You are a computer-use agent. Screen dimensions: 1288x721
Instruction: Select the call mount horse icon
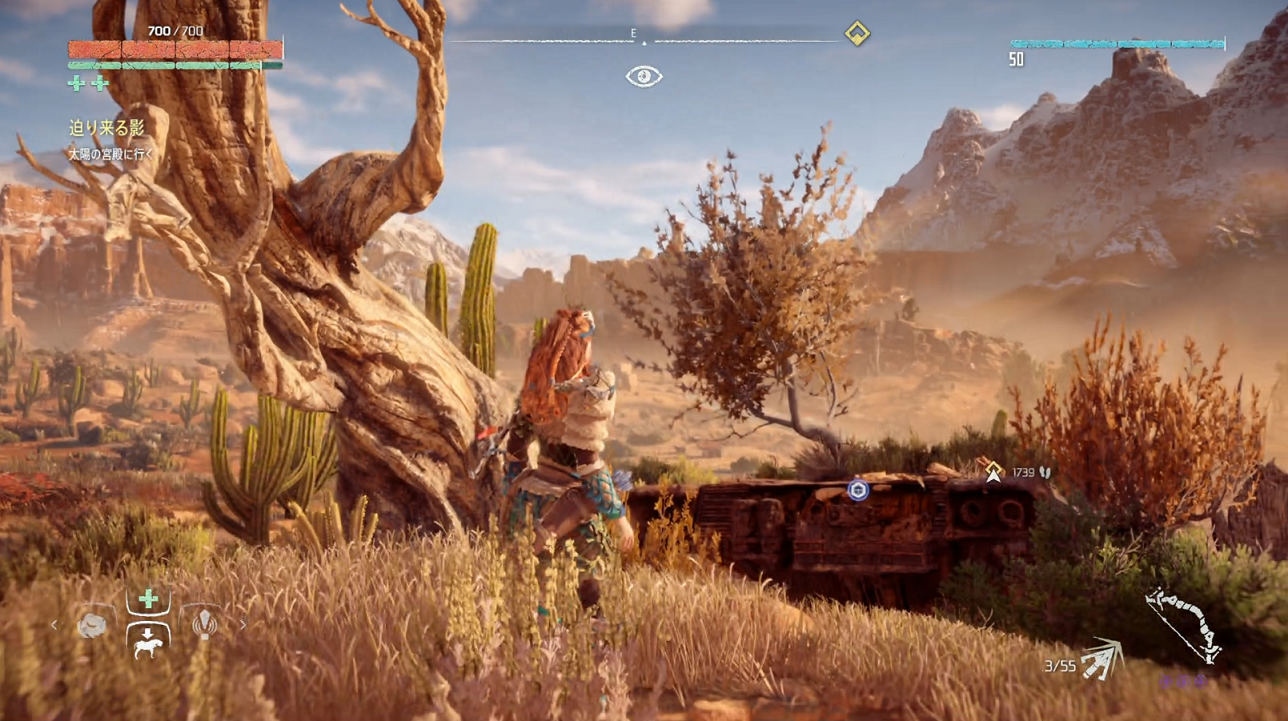coord(148,641)
